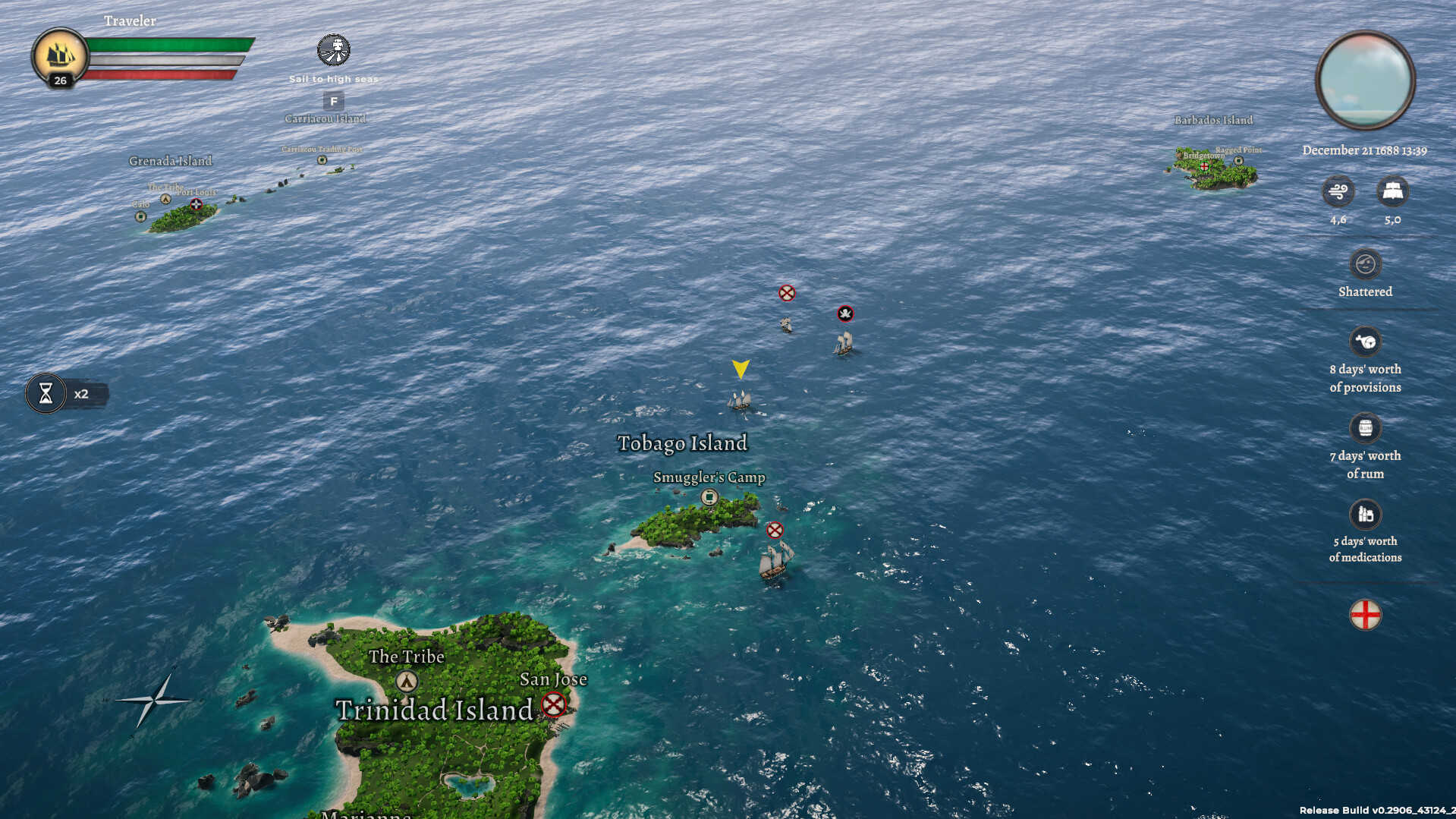
Task: Click the sails "5,0" indicator icon
Action: [1395, 192]
